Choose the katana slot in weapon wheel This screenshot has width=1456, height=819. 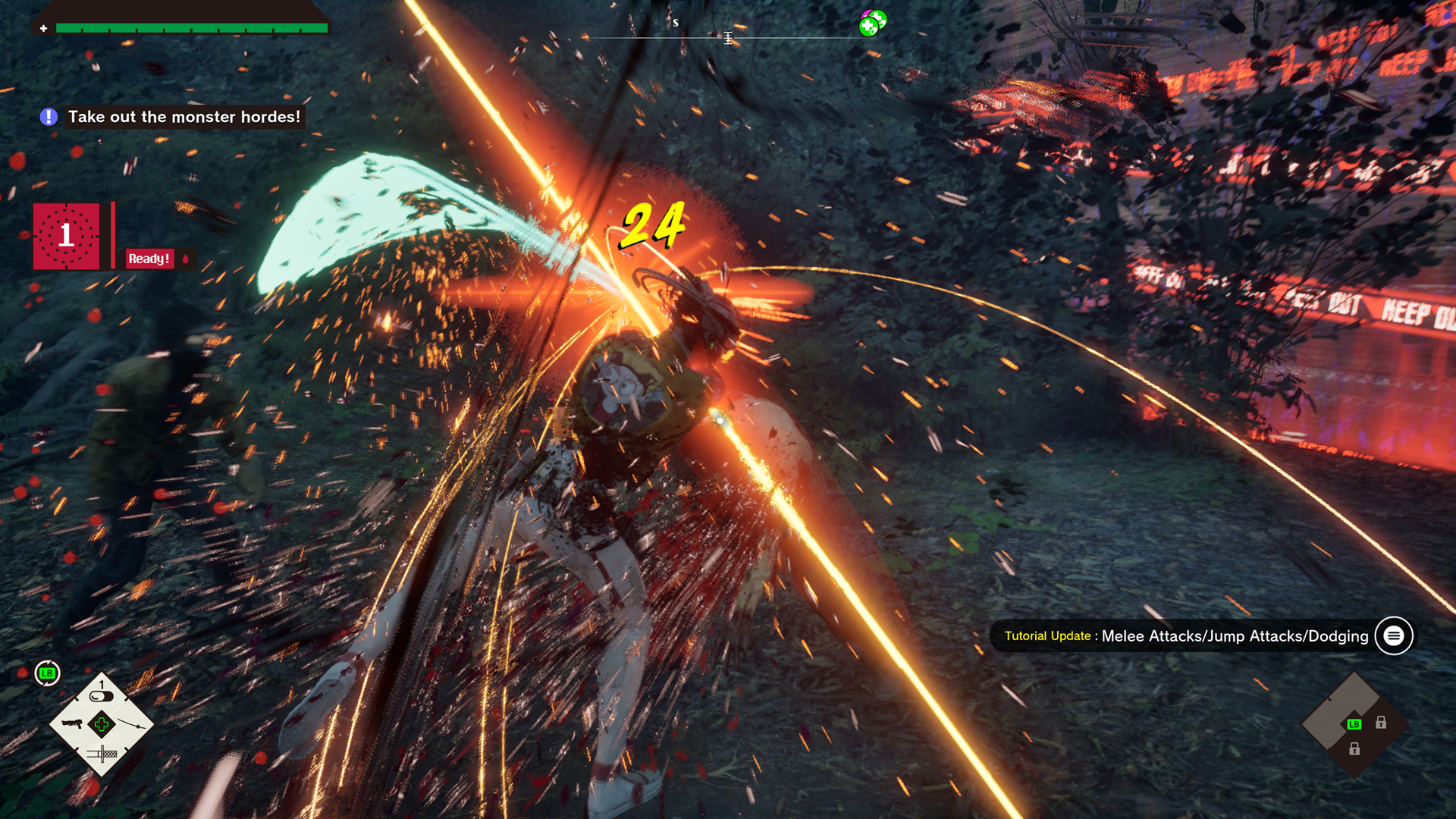[x=132, y=724]
